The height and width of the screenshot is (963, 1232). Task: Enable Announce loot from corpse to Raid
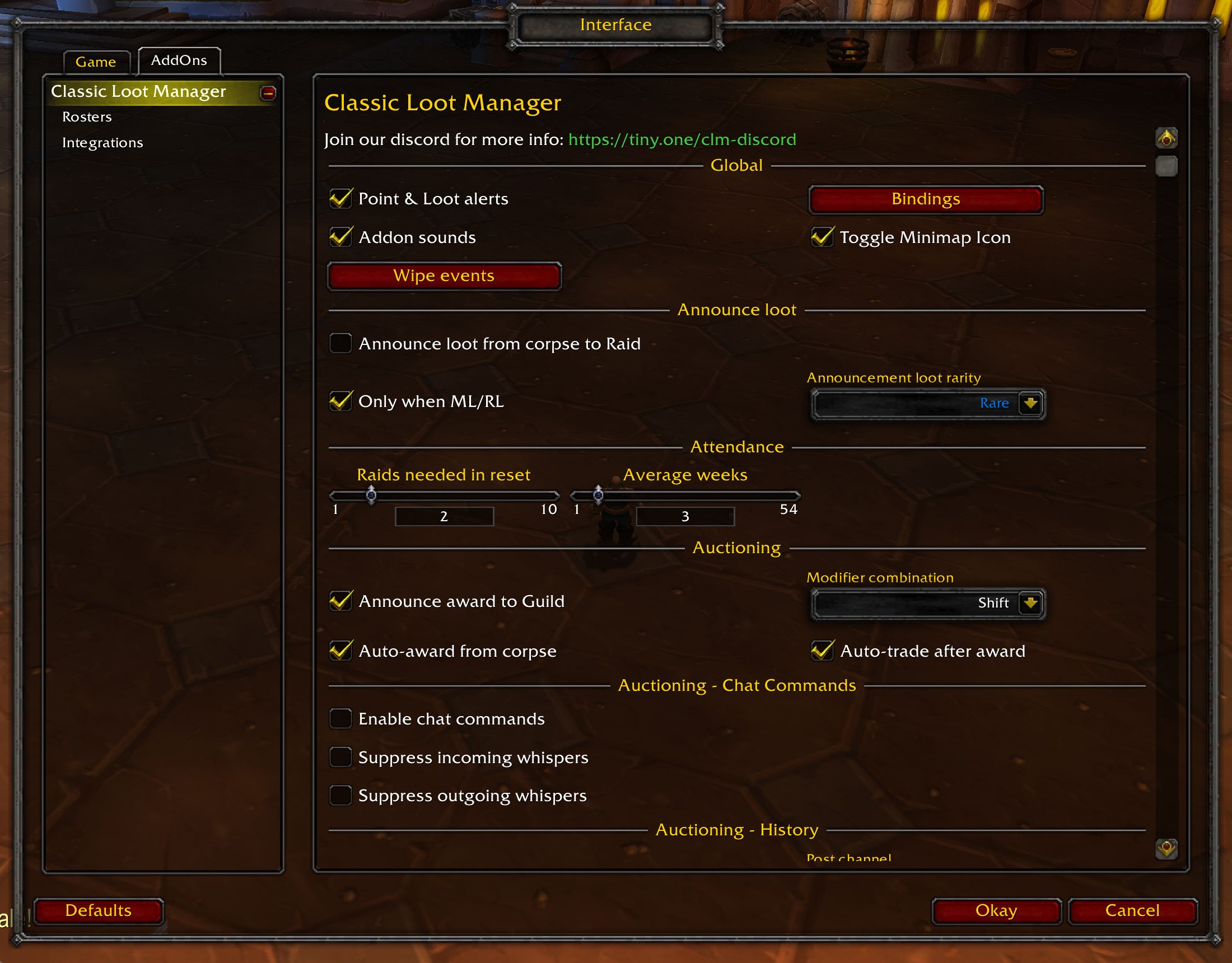tap(340, 343)
